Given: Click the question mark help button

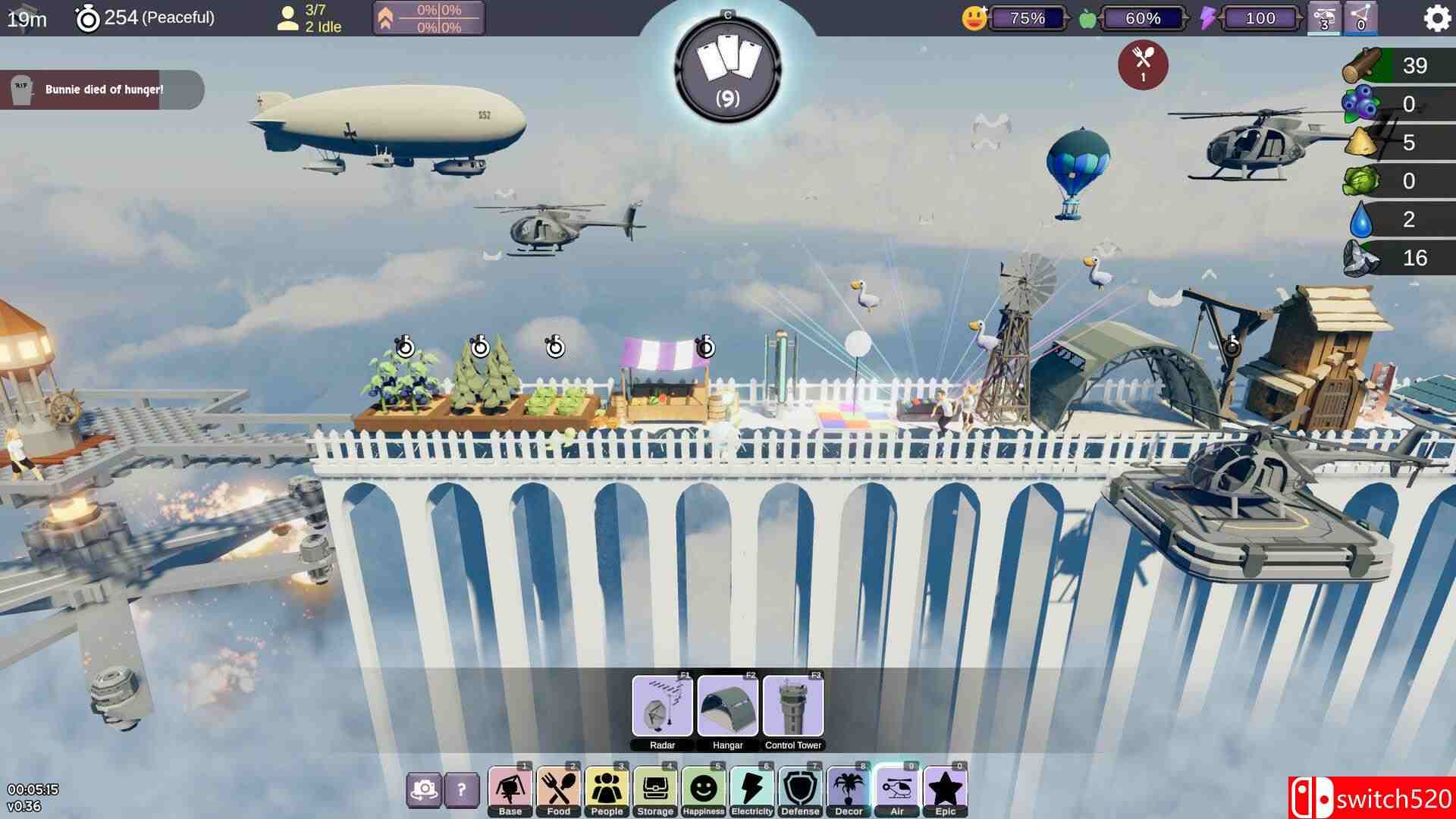Looking at the screenshot, I should tap(461, 791).
